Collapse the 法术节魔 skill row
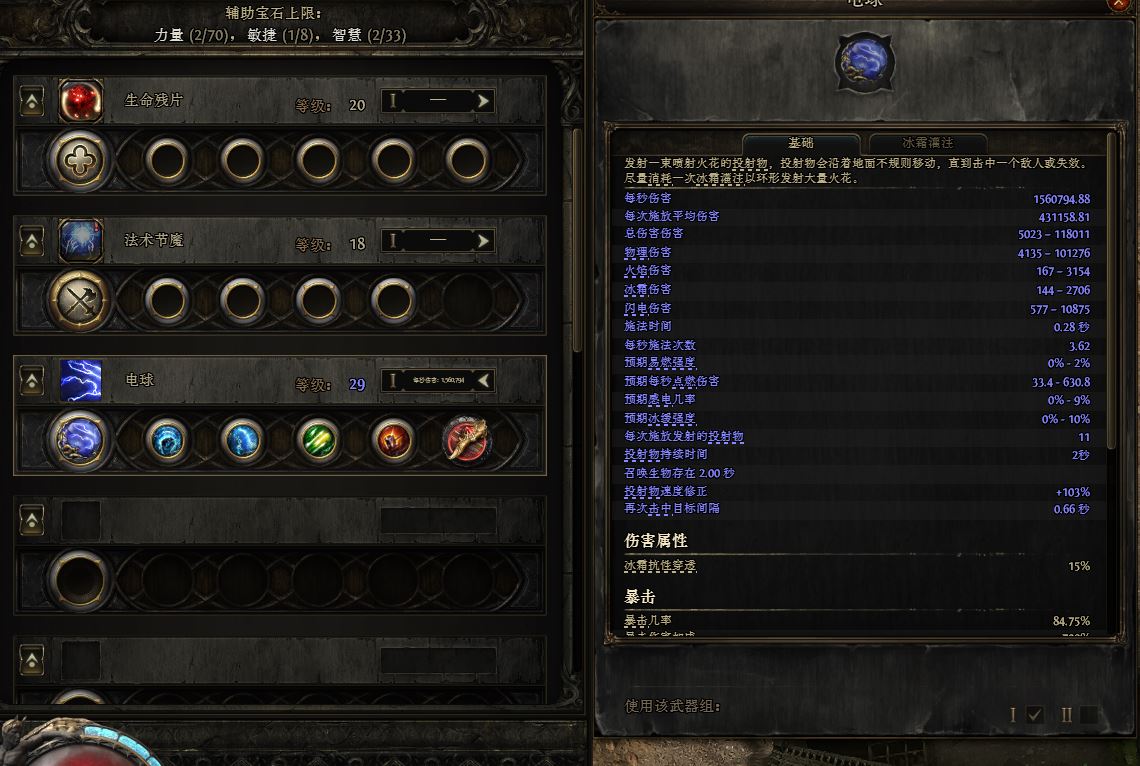The image size is (1140, 766). (x=33, y=241)
